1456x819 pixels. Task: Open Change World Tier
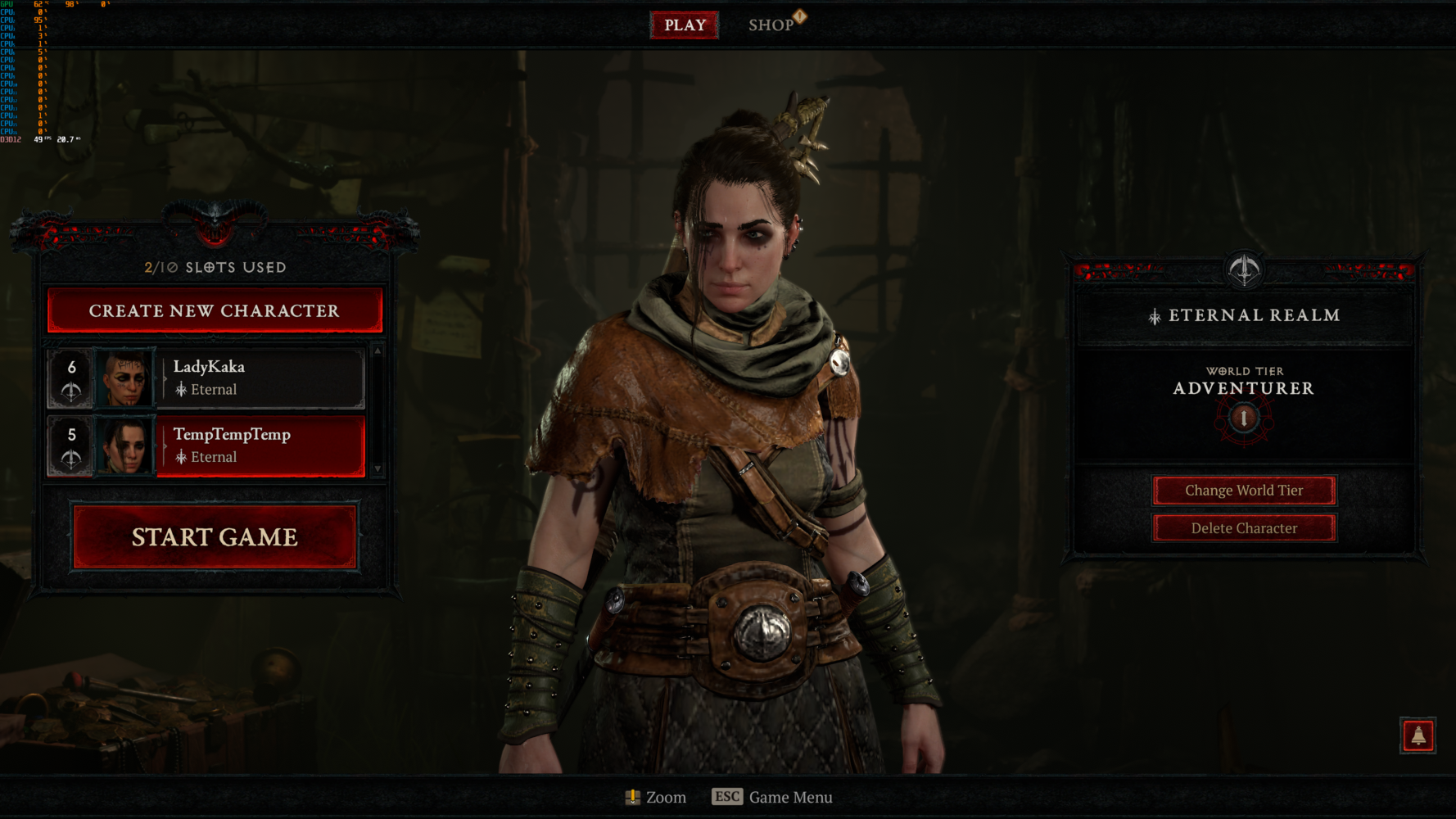coord(1243,490)
